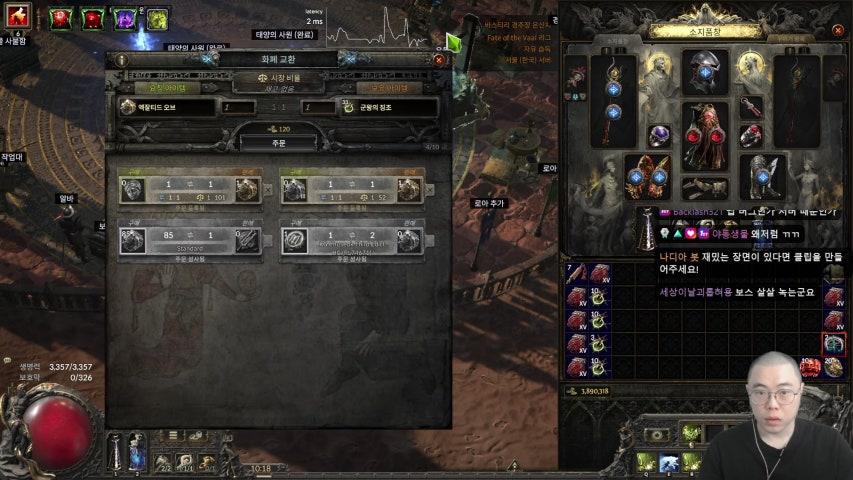The width and height of the screenshot is (853, 480).
Task: Select the purple-gem ring slot
Action: (659, 136)
